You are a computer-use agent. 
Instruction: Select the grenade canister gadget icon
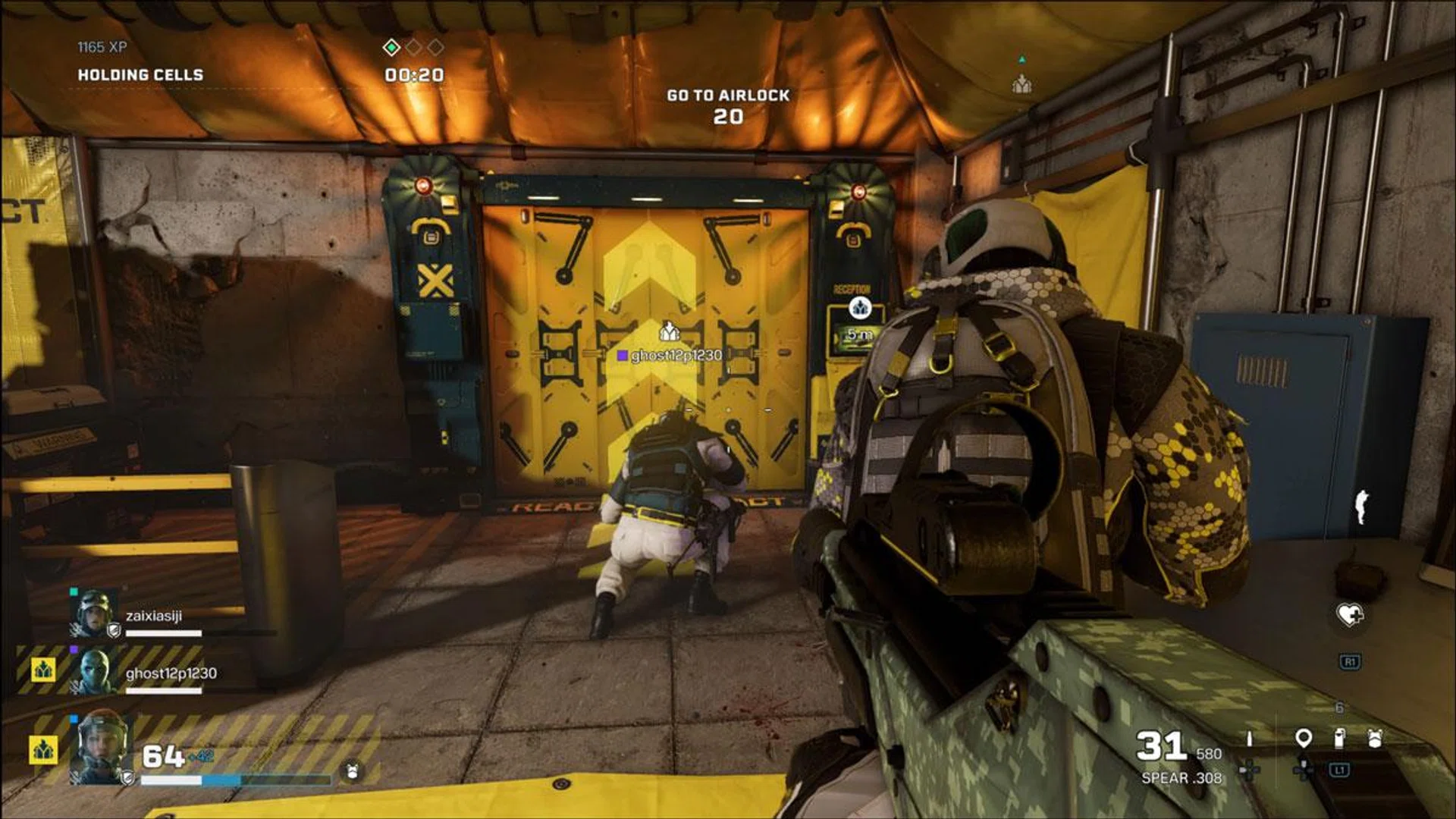click(x=1339, y=737)
